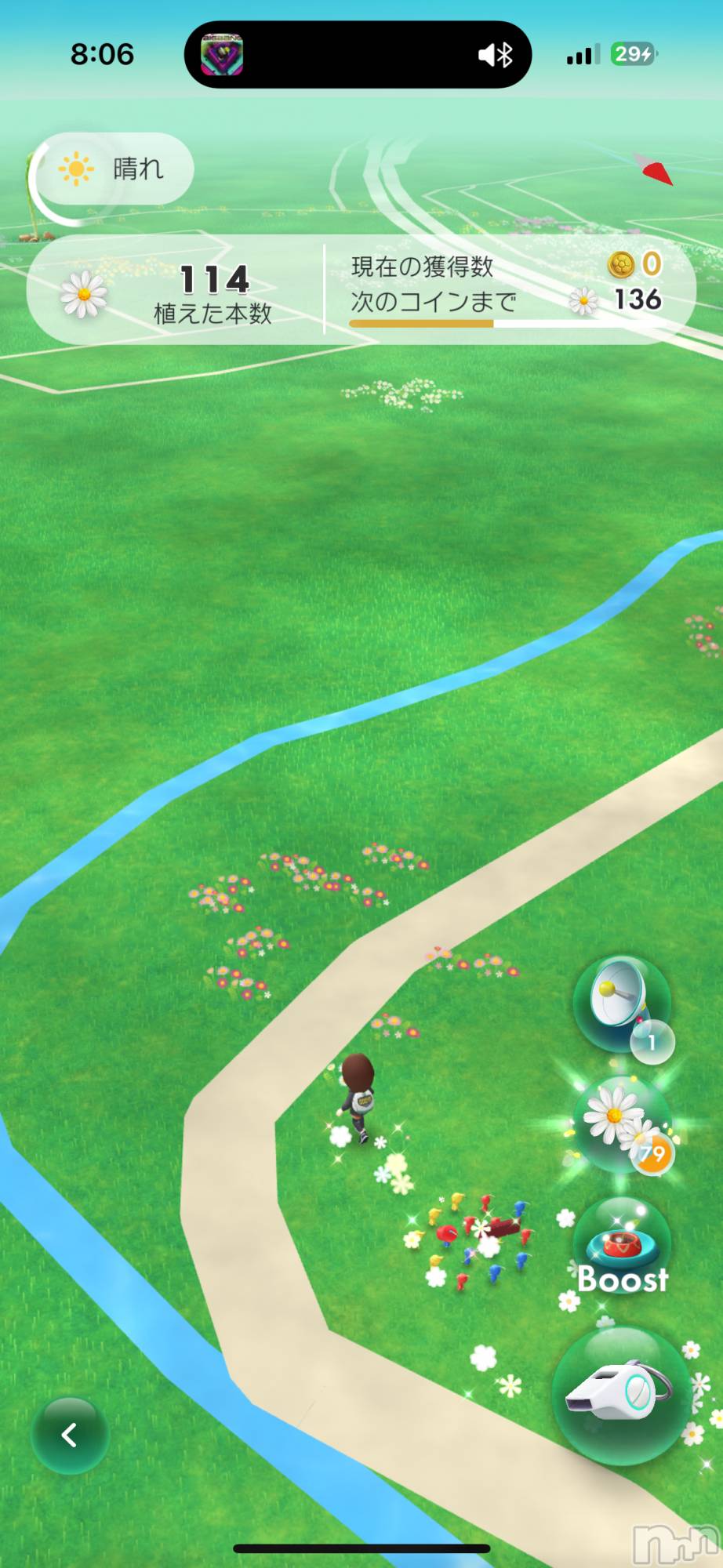Tap the red compass arrow
Screen dimensions: 723x1568
656,170
